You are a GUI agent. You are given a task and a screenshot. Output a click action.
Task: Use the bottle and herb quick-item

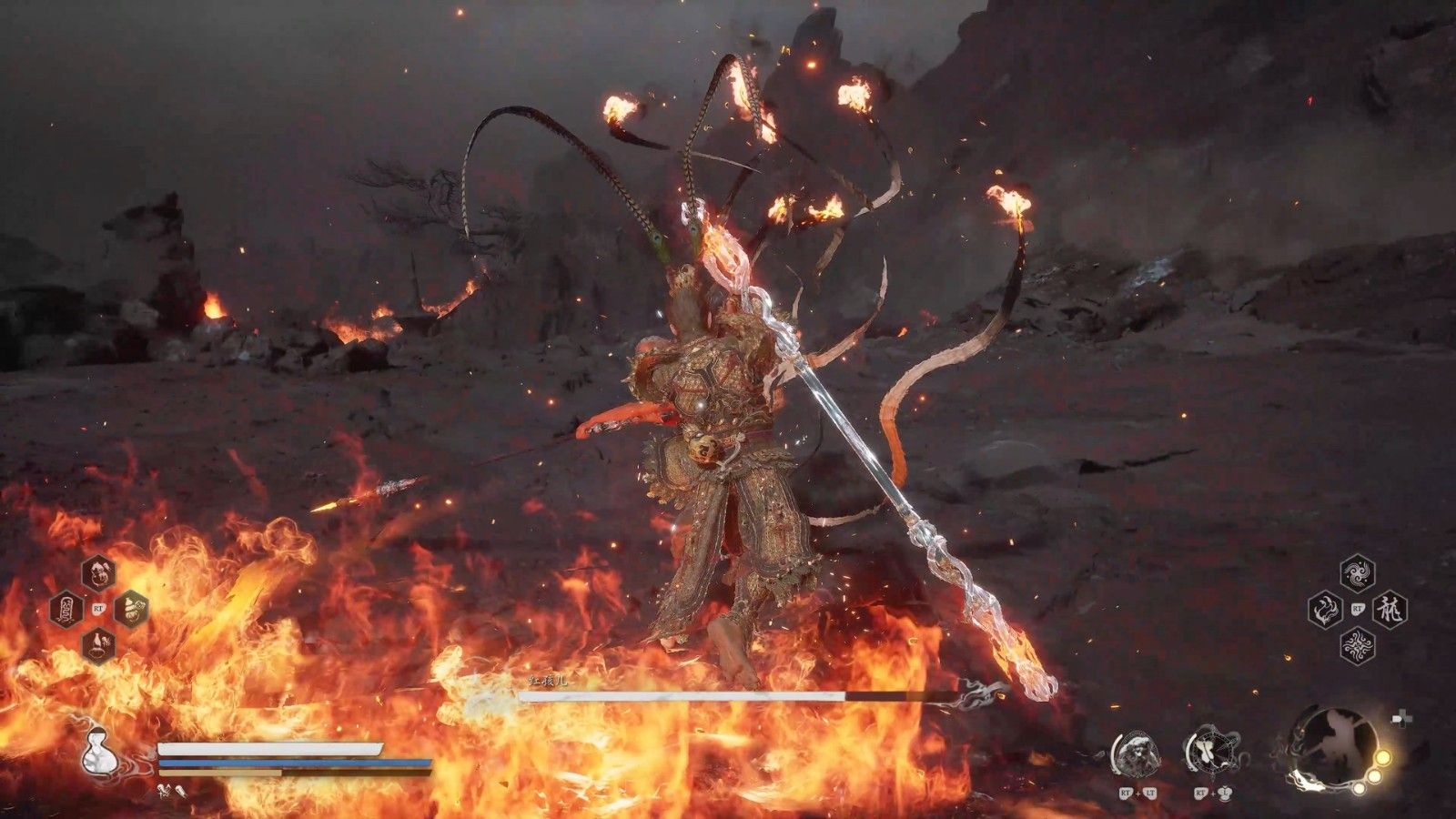[x=98, y=645]
